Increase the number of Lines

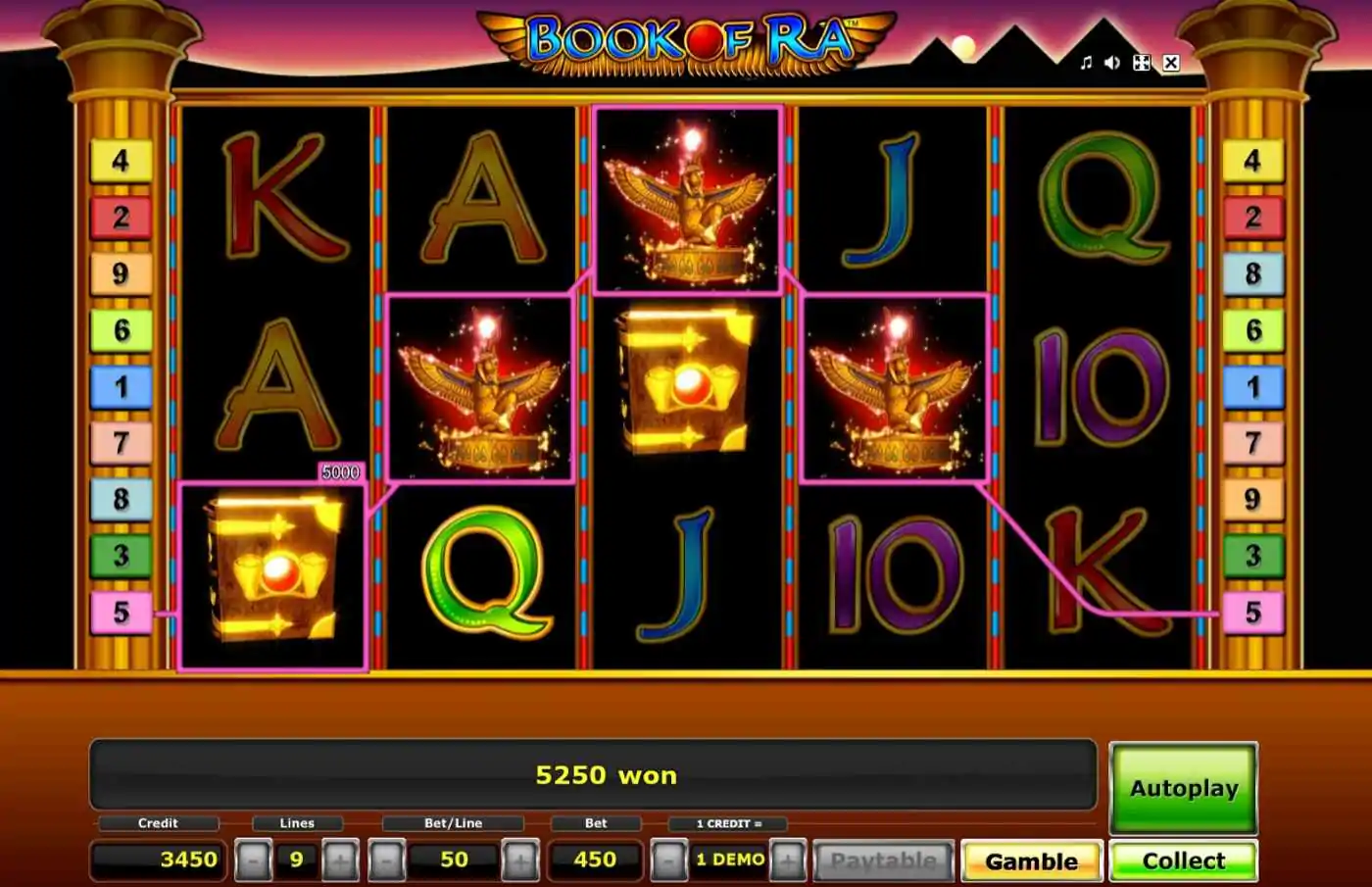click(x=340, y=861)
